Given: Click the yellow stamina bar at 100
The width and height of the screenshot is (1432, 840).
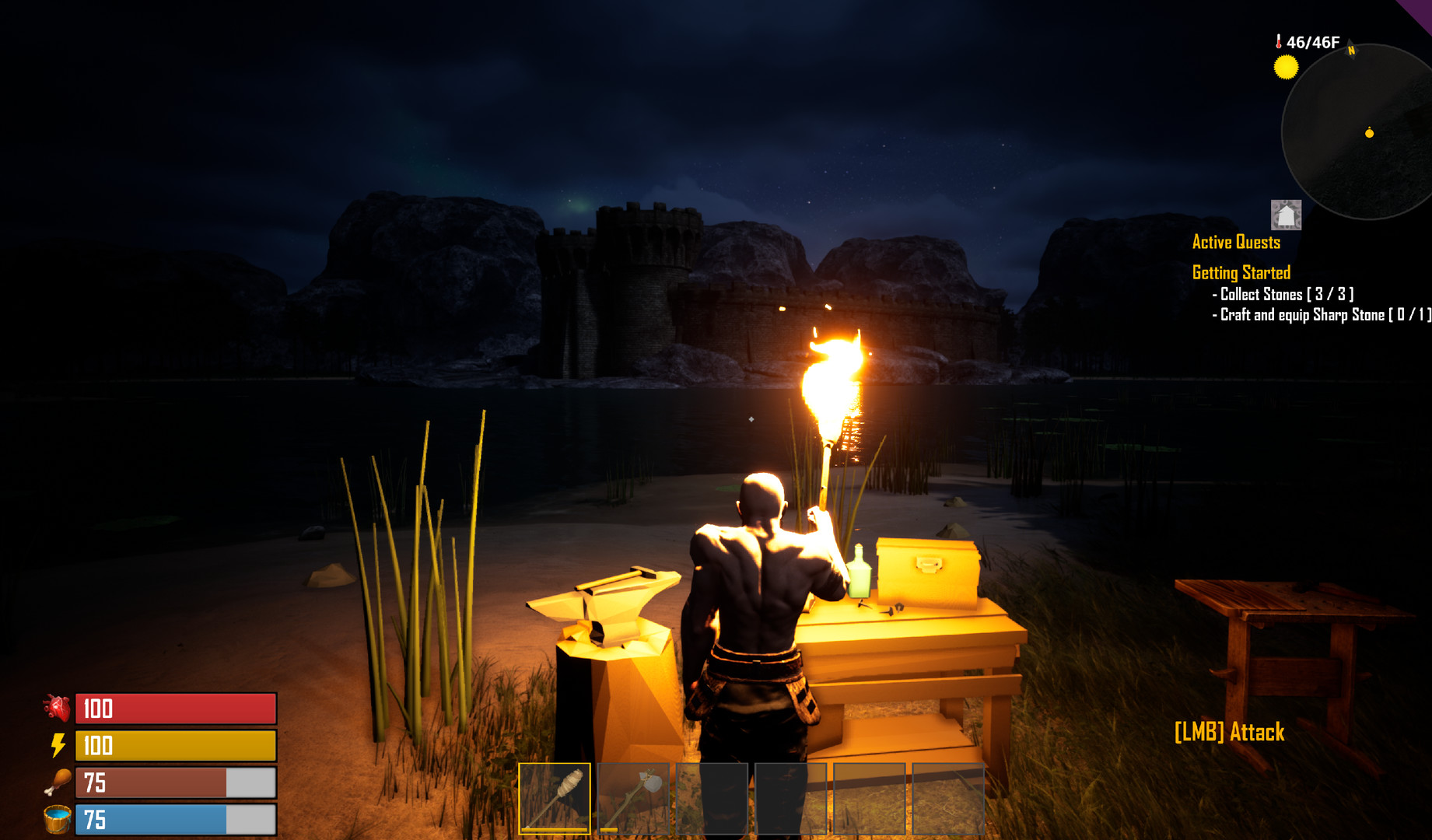Looking at the screenshot, I should click(x=175, y=746).
